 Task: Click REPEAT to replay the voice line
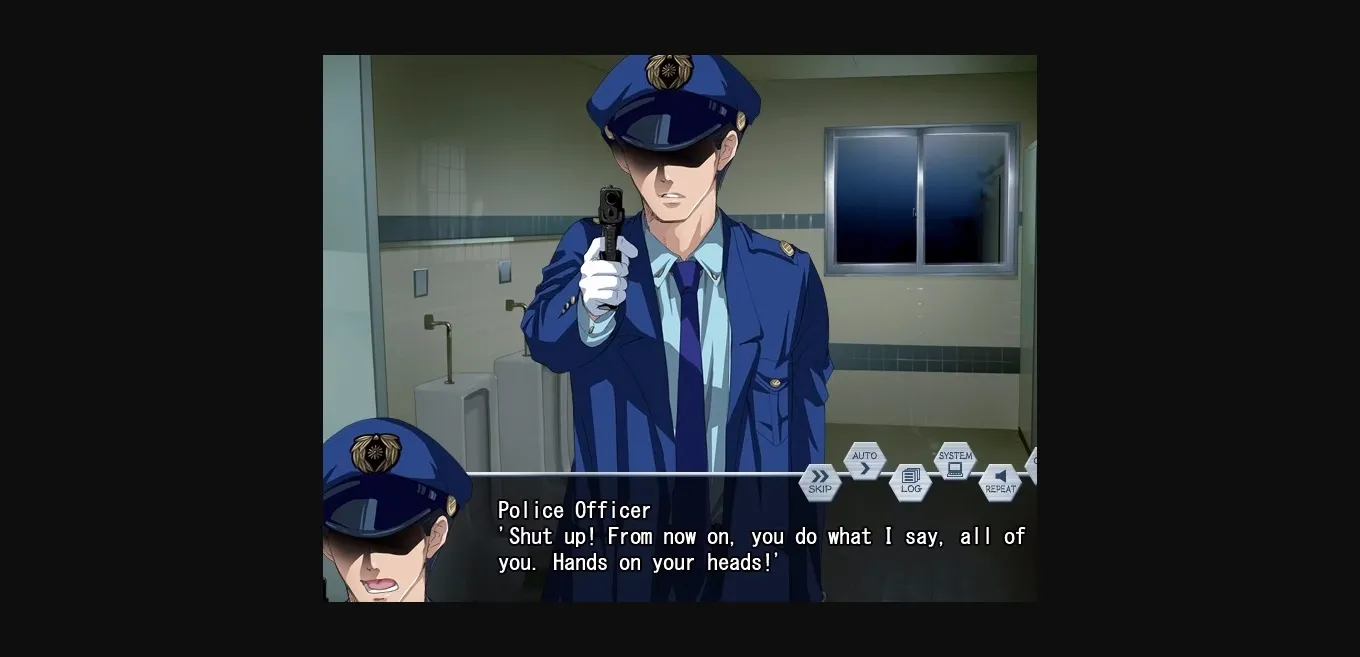click(1000, 482)
